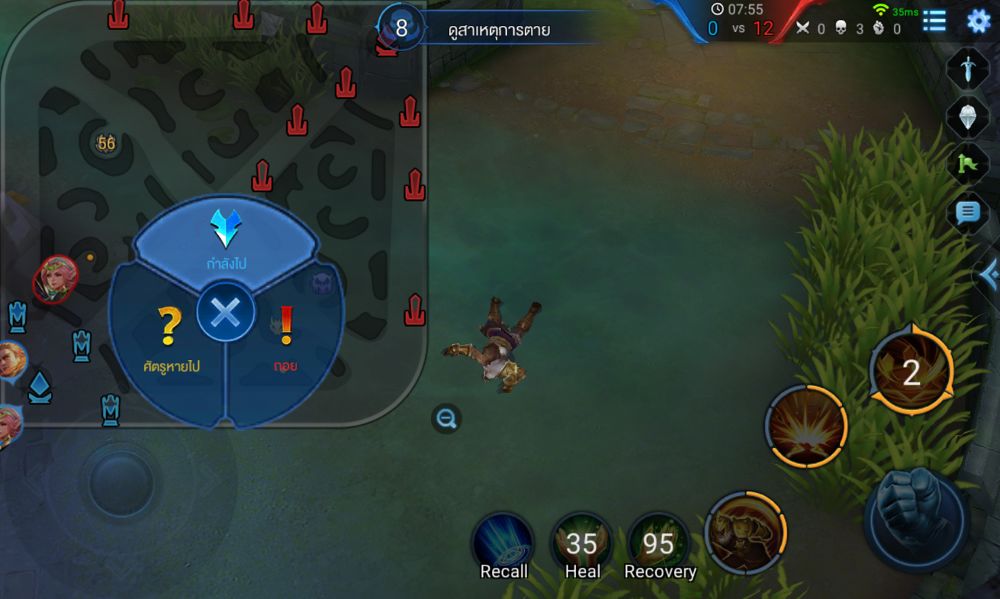Click the minimap zoom-out magnifier
1000x599 pixels.
click(446, 419)
